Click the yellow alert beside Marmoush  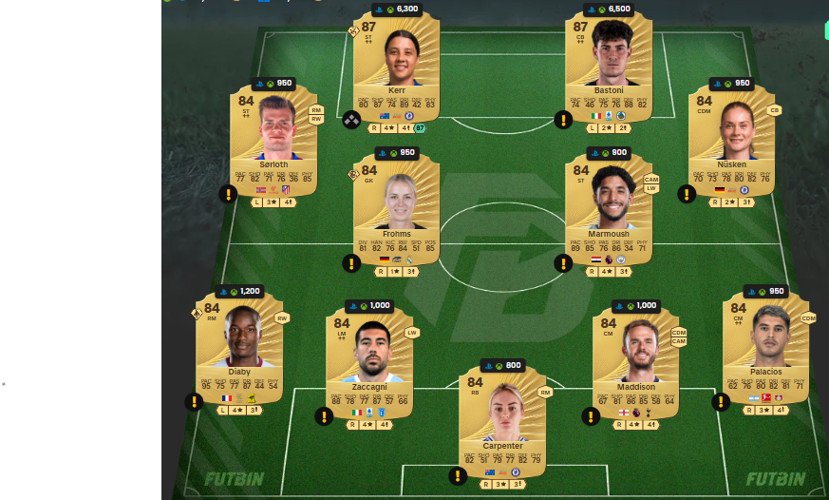[x=563, y=264]
